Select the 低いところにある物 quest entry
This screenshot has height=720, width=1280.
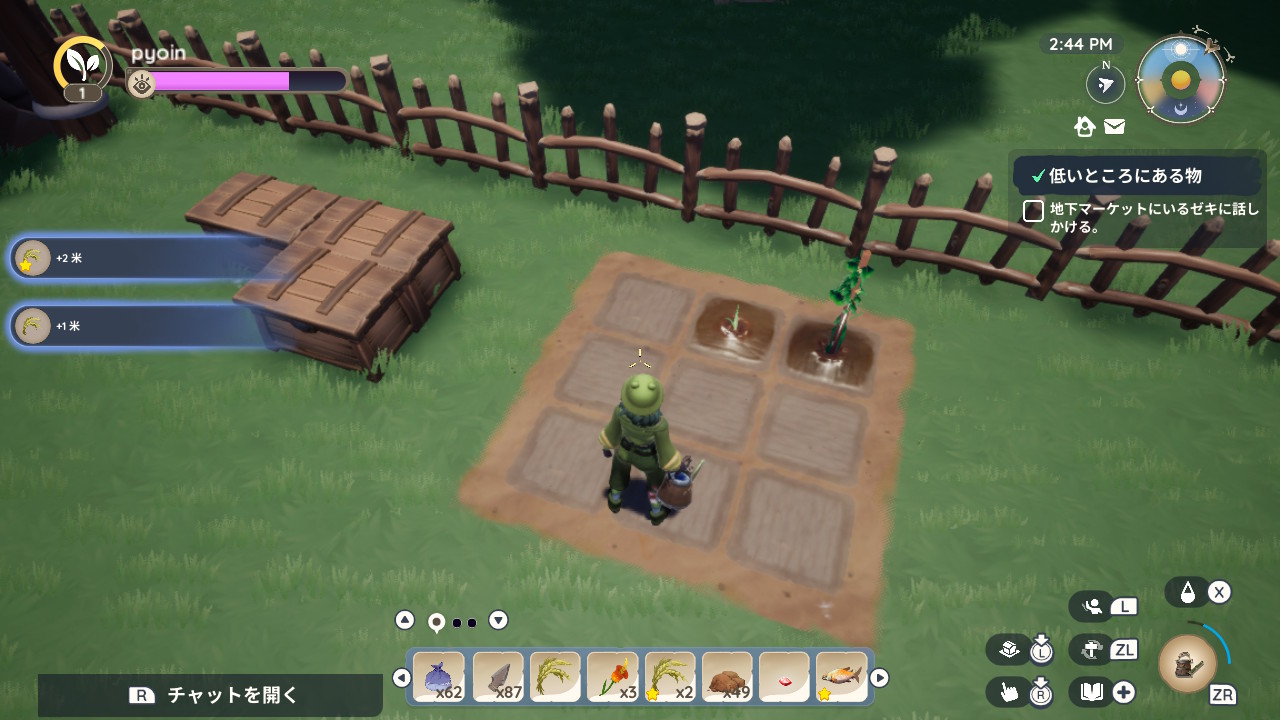[1125, 176]
